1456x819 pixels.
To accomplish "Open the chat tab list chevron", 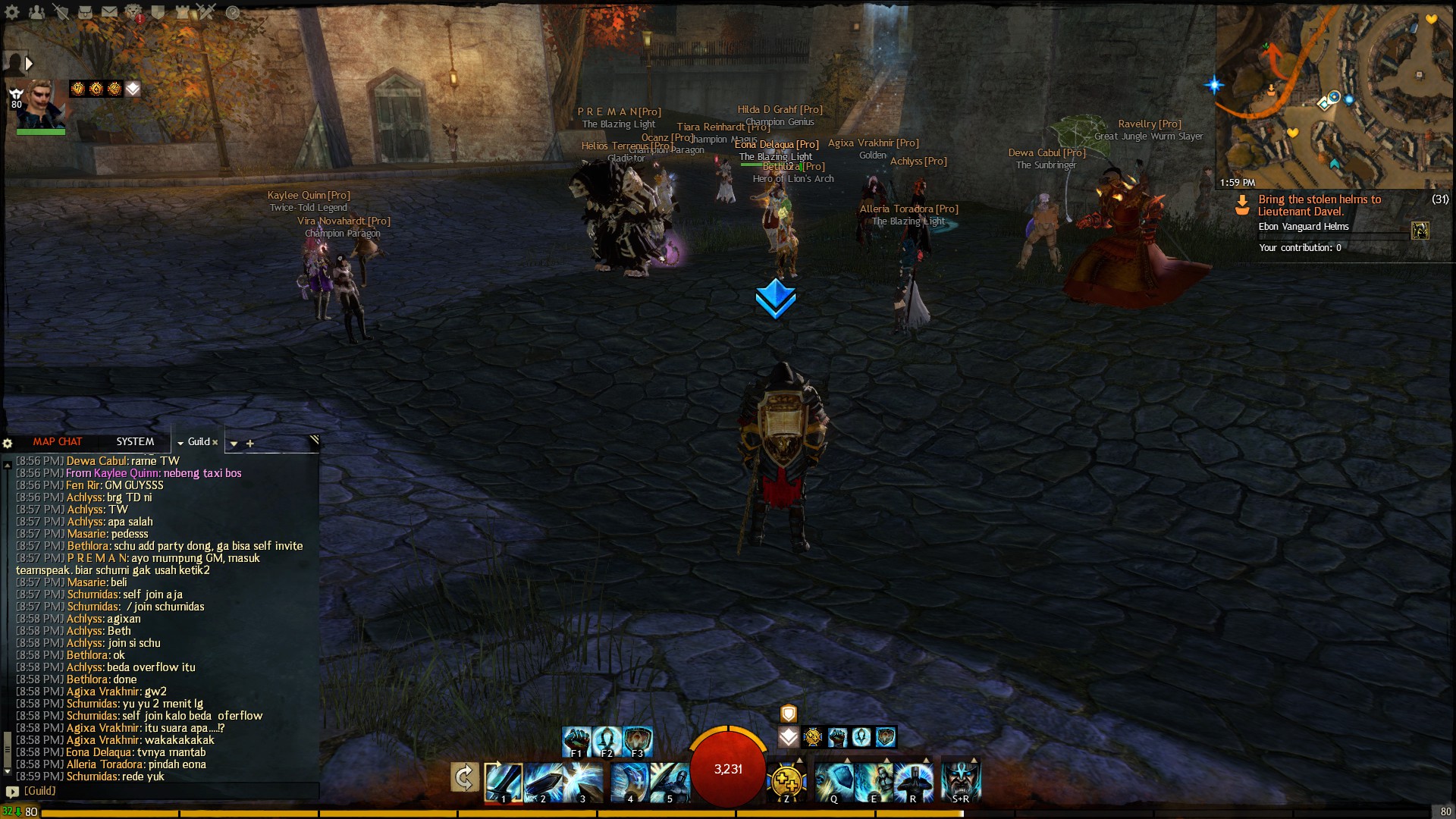I will pyautogui.click(x=234, y=444).
